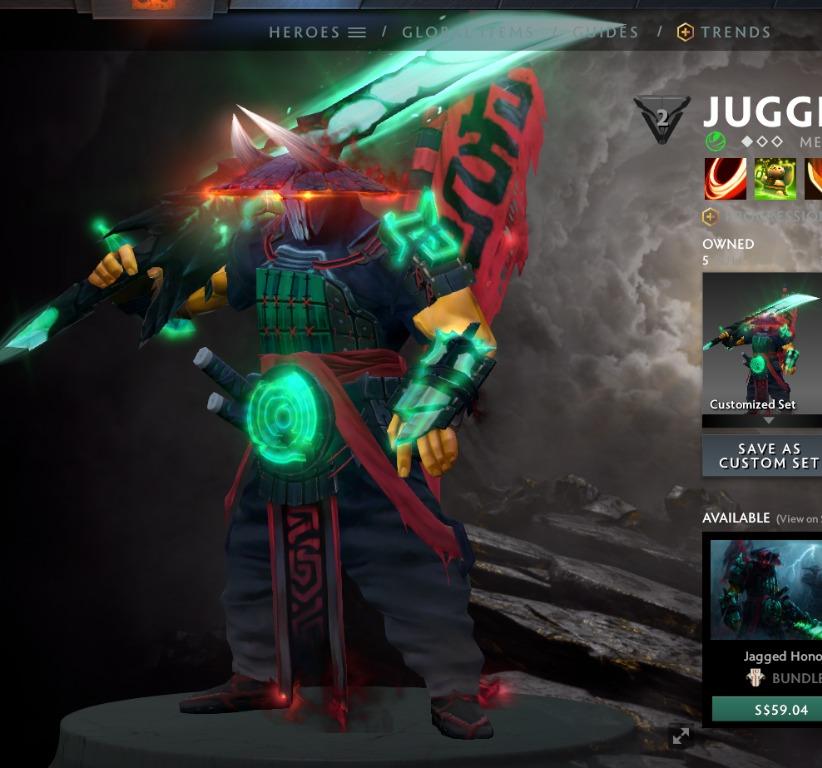This screenshot has height=768, width=822.
Task: Open the Jagged Honor bundle preview image
Action: click(x=767, y=590)
